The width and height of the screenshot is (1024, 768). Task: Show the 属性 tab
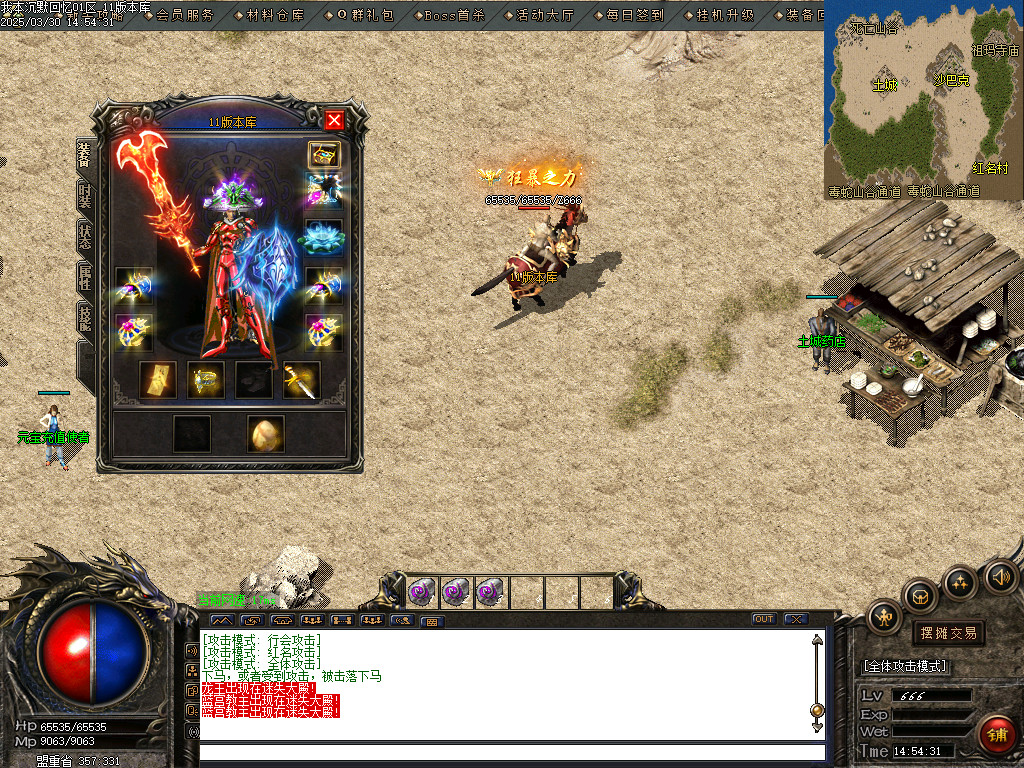tap(85, 279)
